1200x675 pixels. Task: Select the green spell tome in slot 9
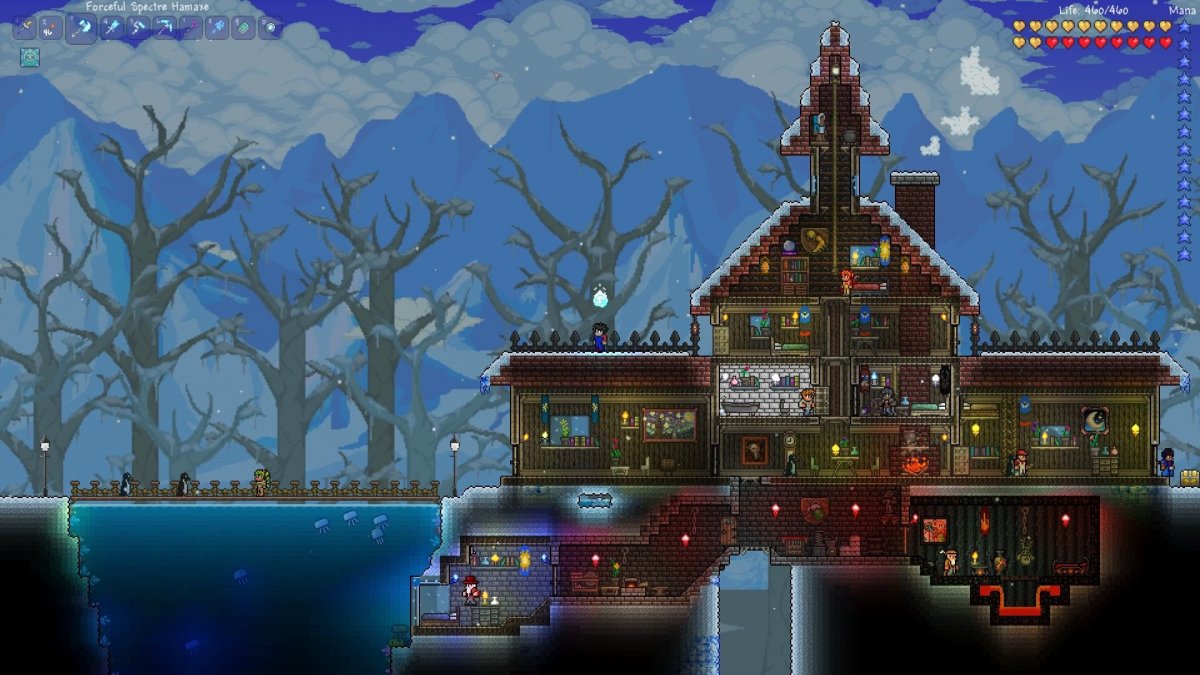tap(244, 28)
